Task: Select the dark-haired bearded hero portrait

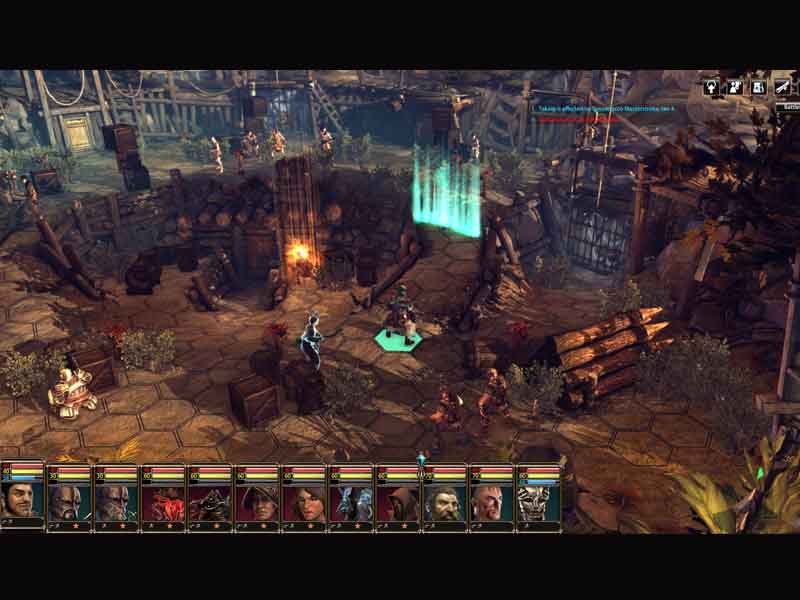Action: 21,498
